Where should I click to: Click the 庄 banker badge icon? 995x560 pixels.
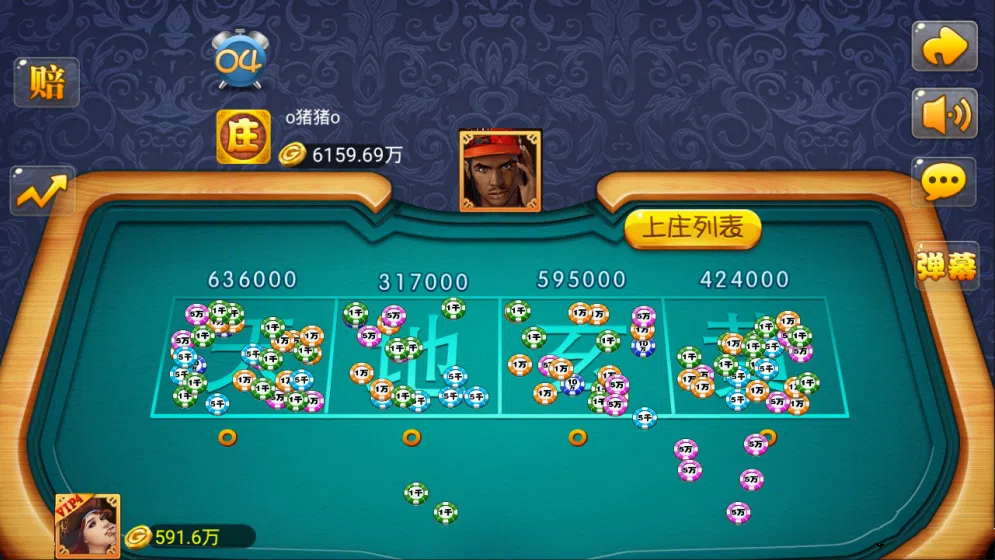pos(243,137)
